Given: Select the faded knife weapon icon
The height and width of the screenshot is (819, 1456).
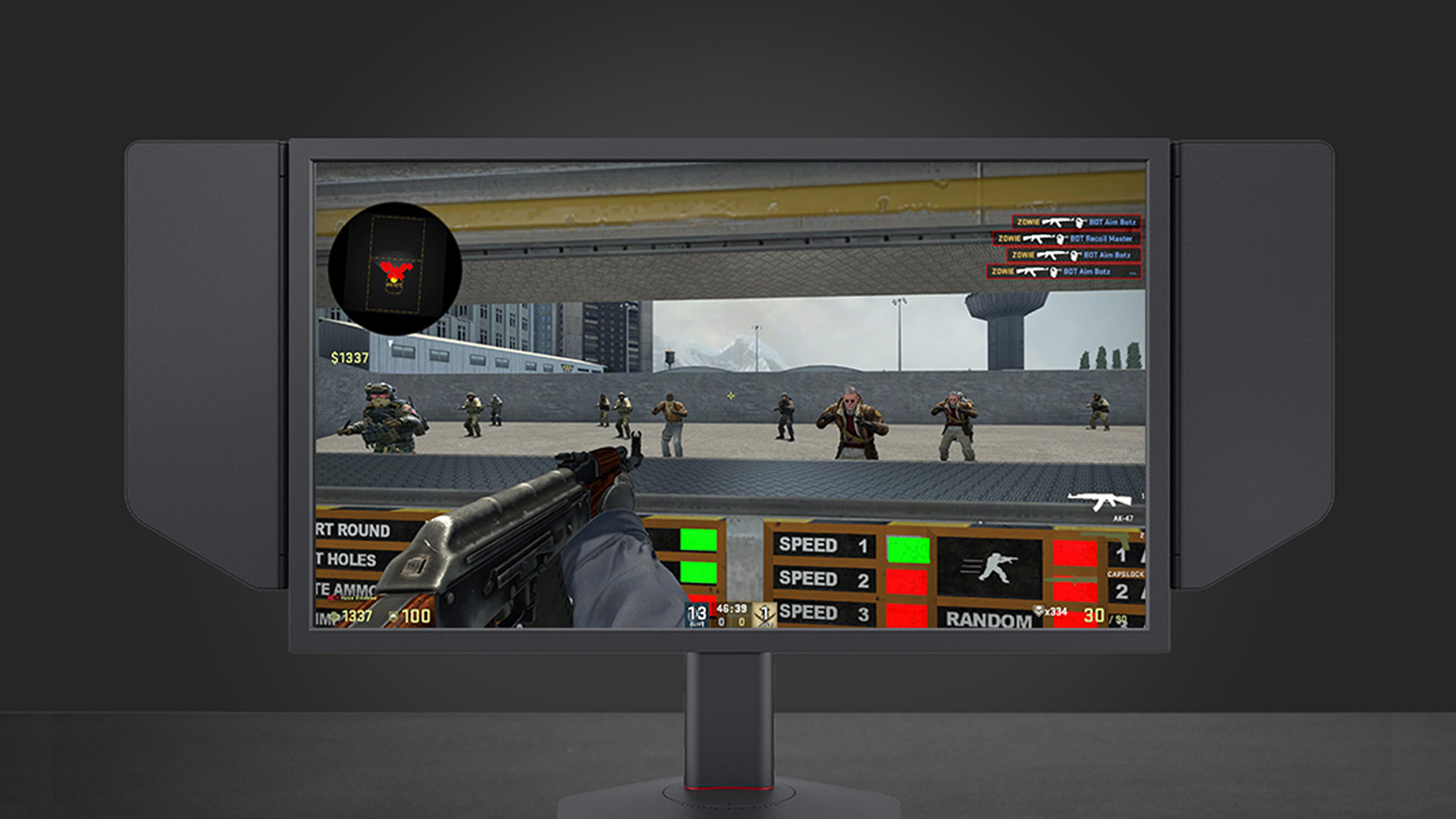Looking at the screenshot, I should pos(1069,579).
